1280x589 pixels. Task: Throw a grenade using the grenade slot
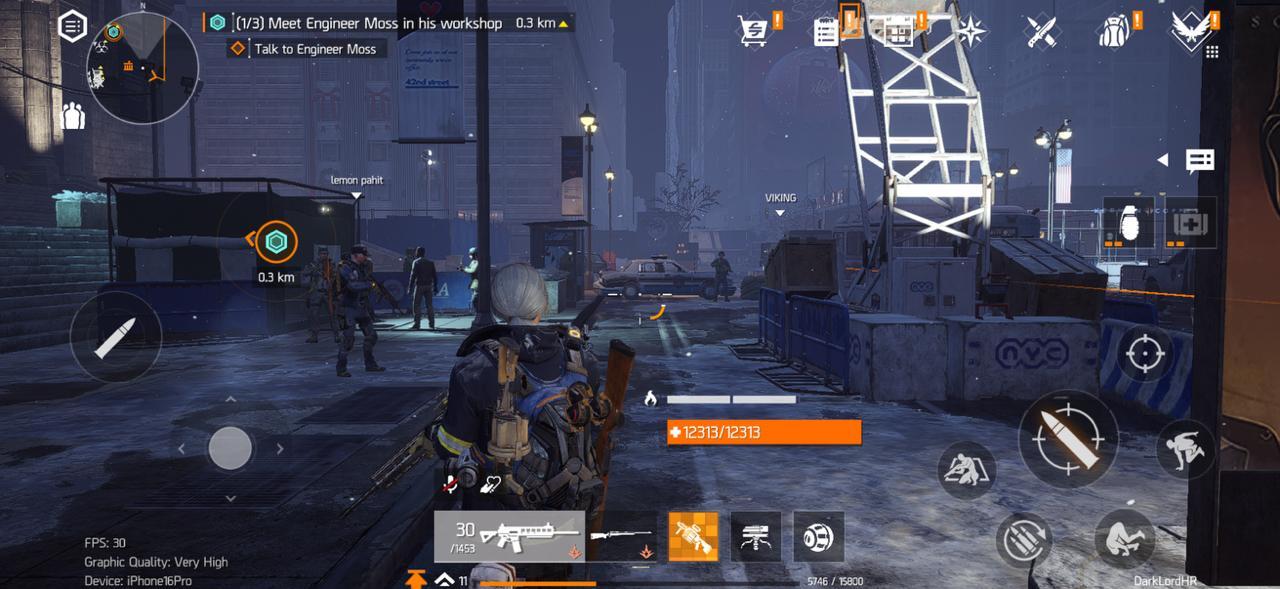point(1129,223)
